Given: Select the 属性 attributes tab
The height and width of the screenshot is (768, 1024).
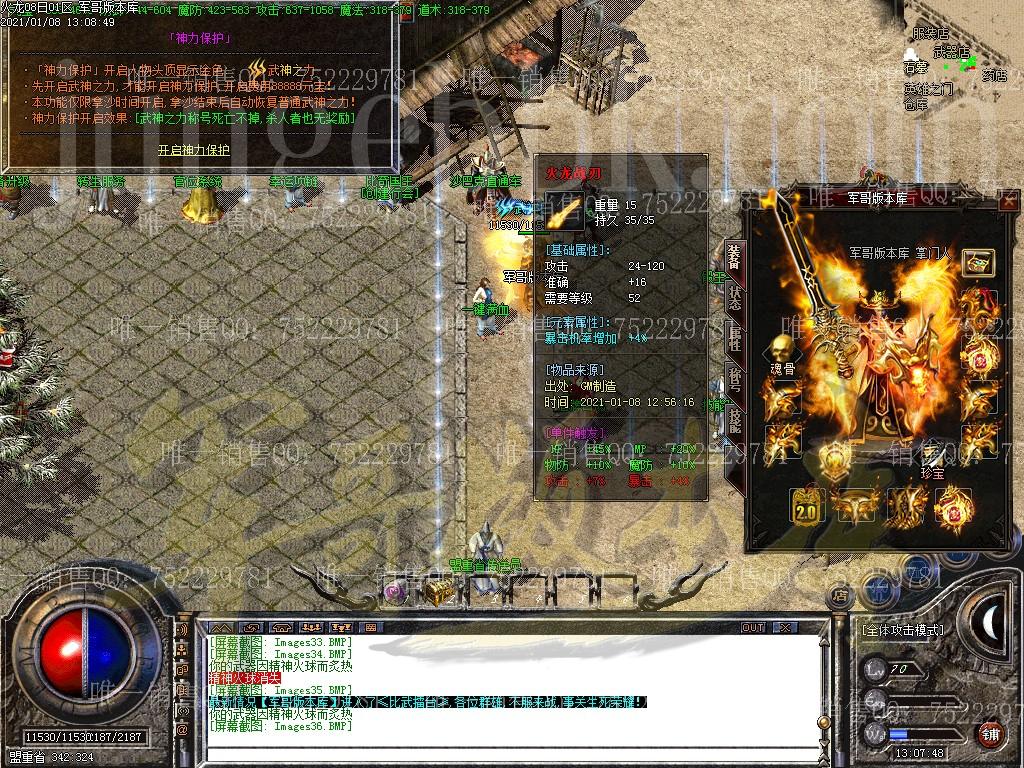Looking at the screenshot, I should tap(734, 340).
